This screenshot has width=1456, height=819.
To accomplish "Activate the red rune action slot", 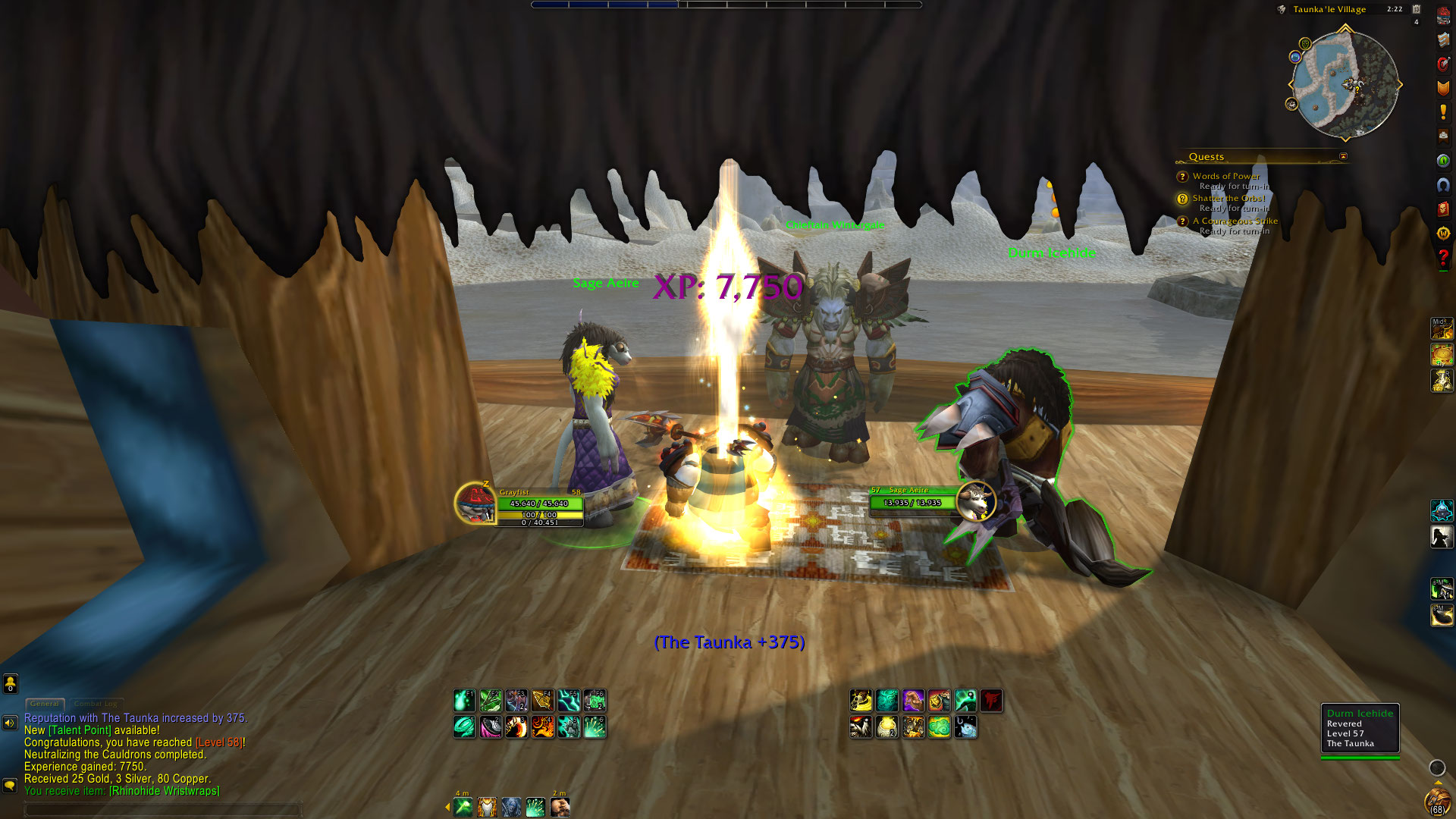I will click(x=991, y=701).
